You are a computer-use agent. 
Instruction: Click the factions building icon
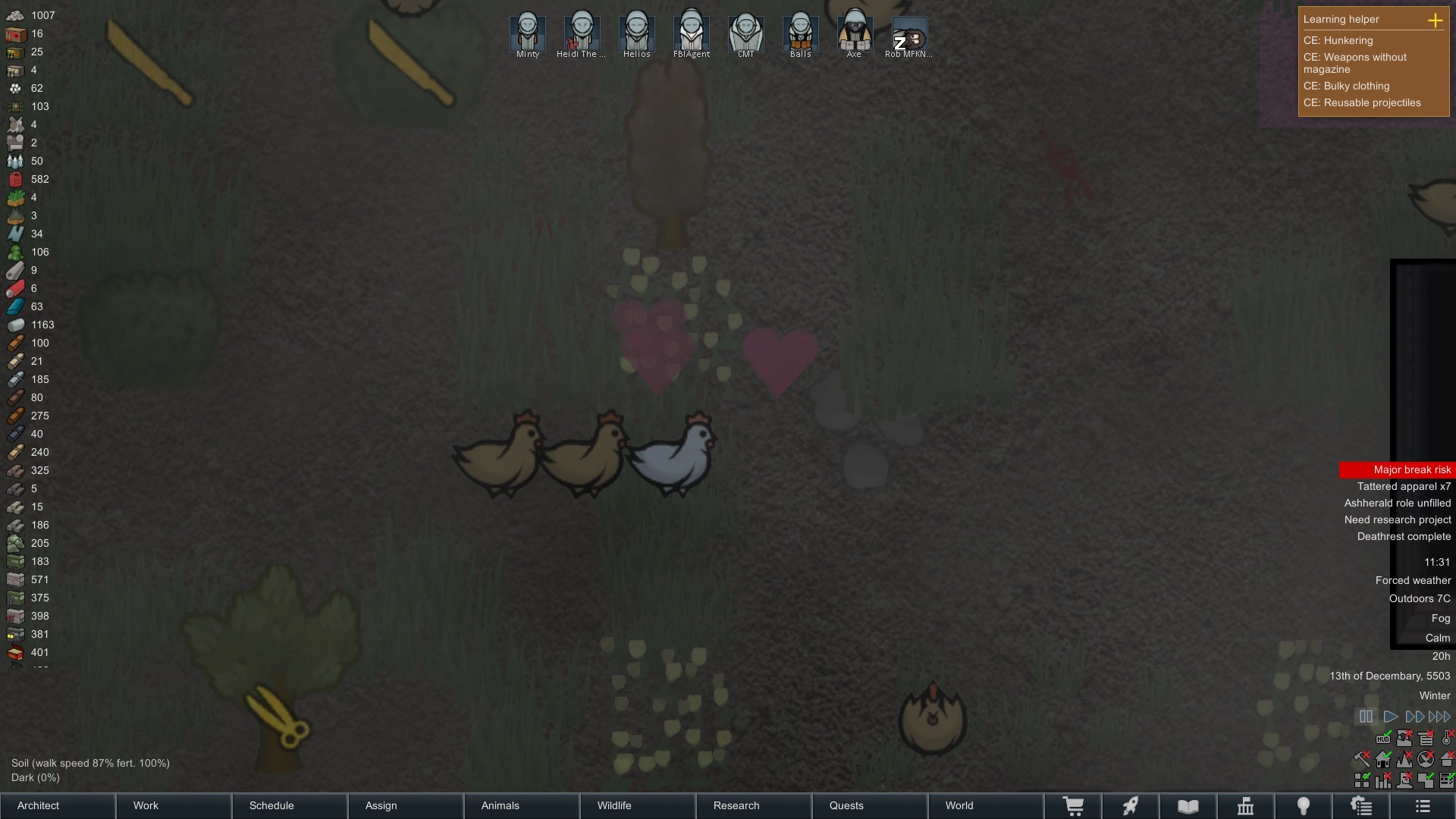[x=1246, y=806]
